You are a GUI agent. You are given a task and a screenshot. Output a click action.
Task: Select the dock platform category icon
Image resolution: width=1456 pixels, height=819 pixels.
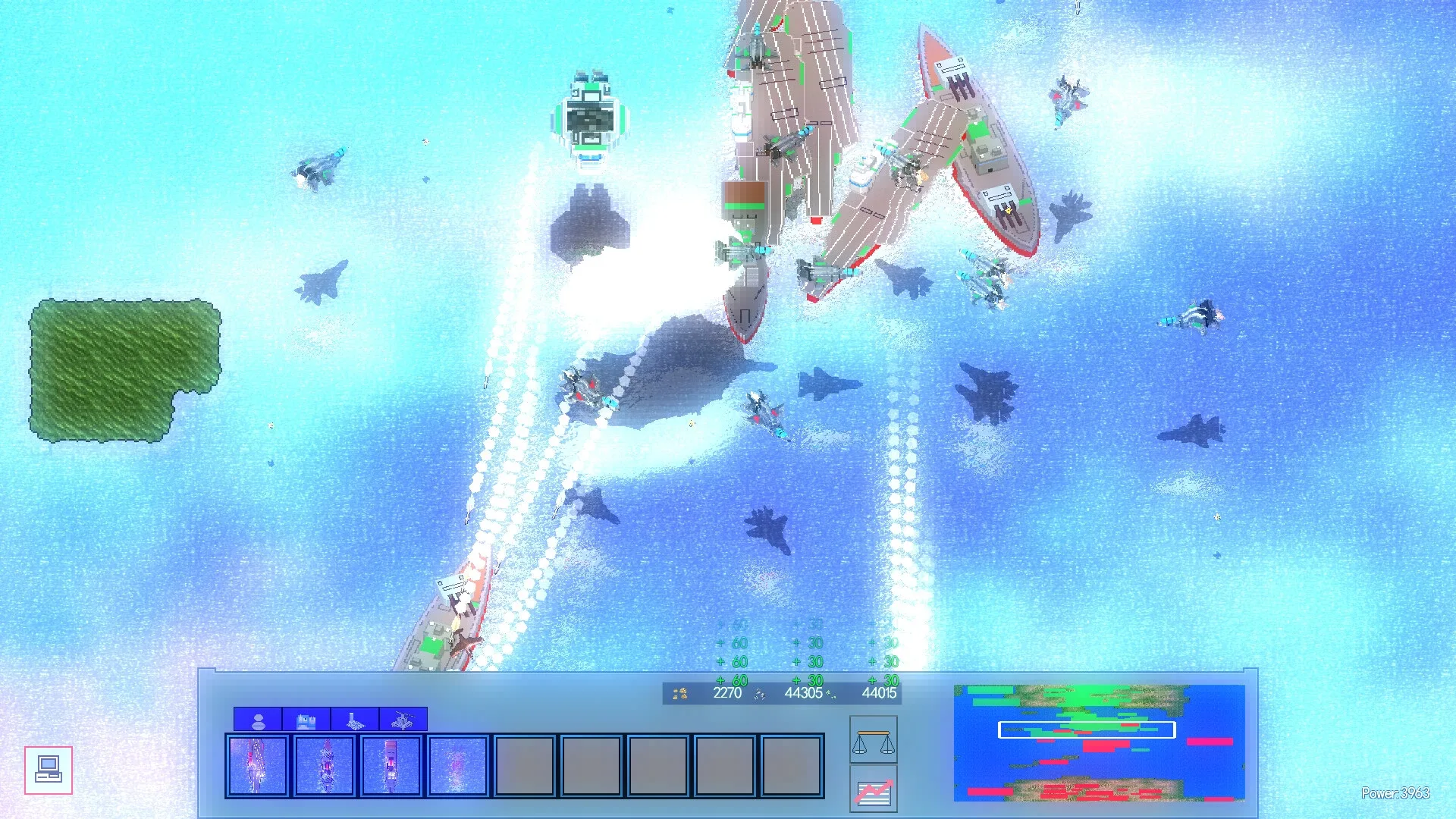point(353,720)
